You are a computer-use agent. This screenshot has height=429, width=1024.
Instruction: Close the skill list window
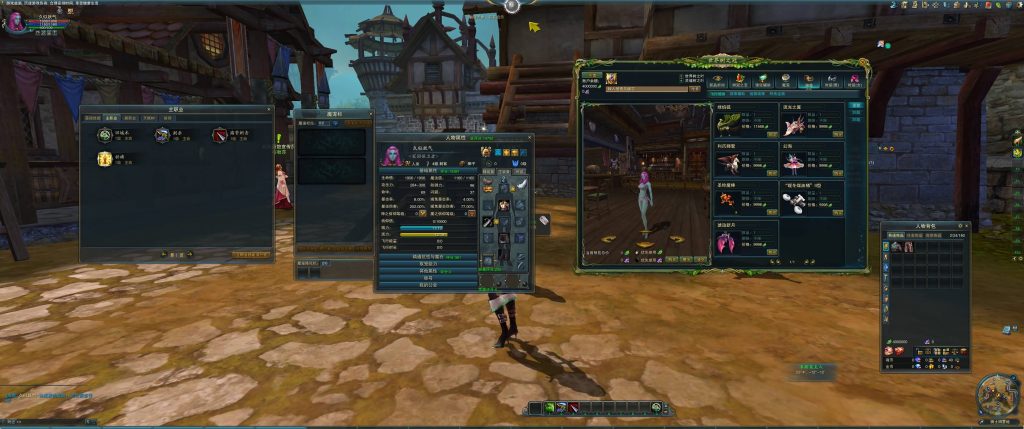(x=268, y=109)
